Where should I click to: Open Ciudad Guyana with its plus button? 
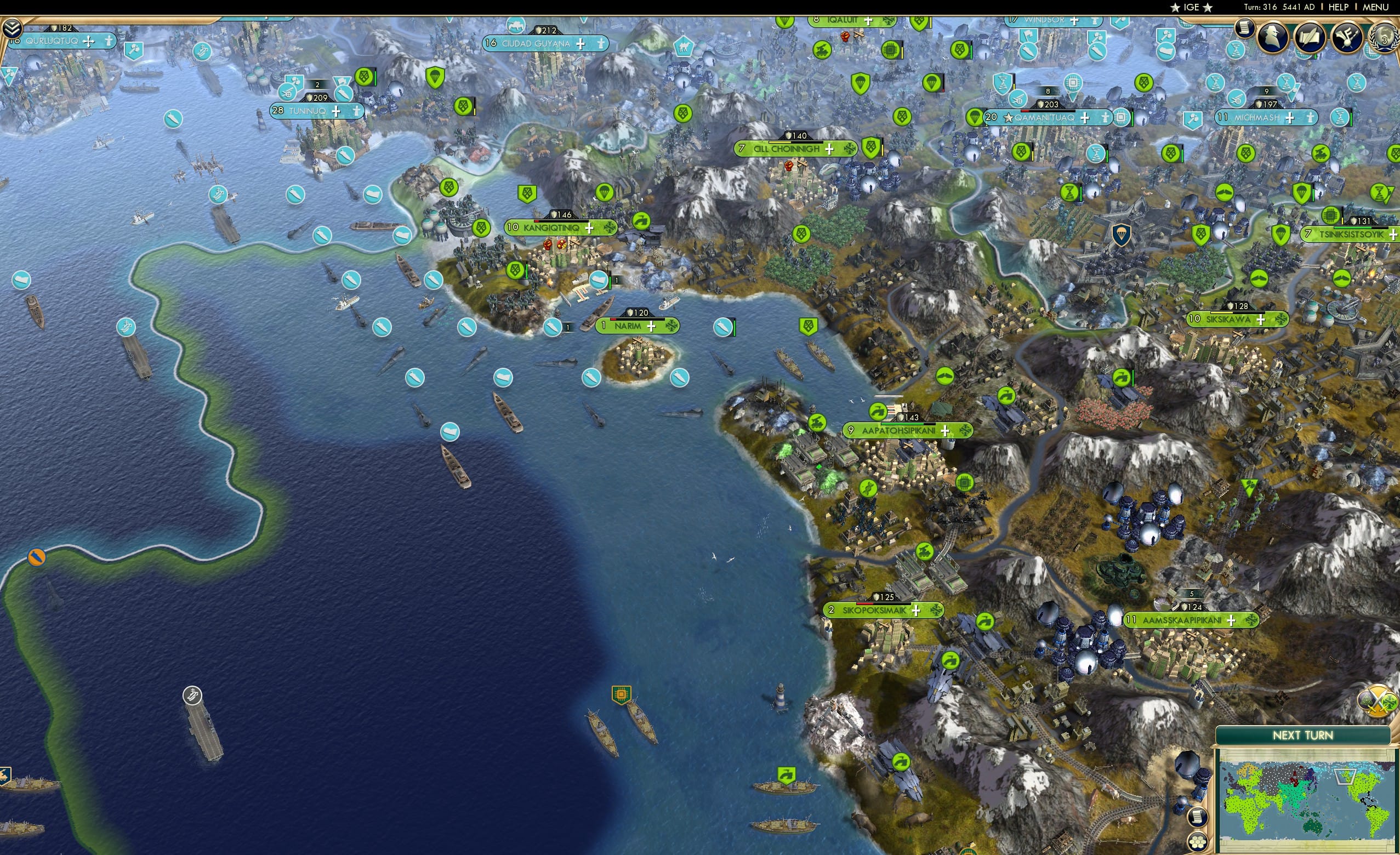pyautogui.click(x=581, y=45)
